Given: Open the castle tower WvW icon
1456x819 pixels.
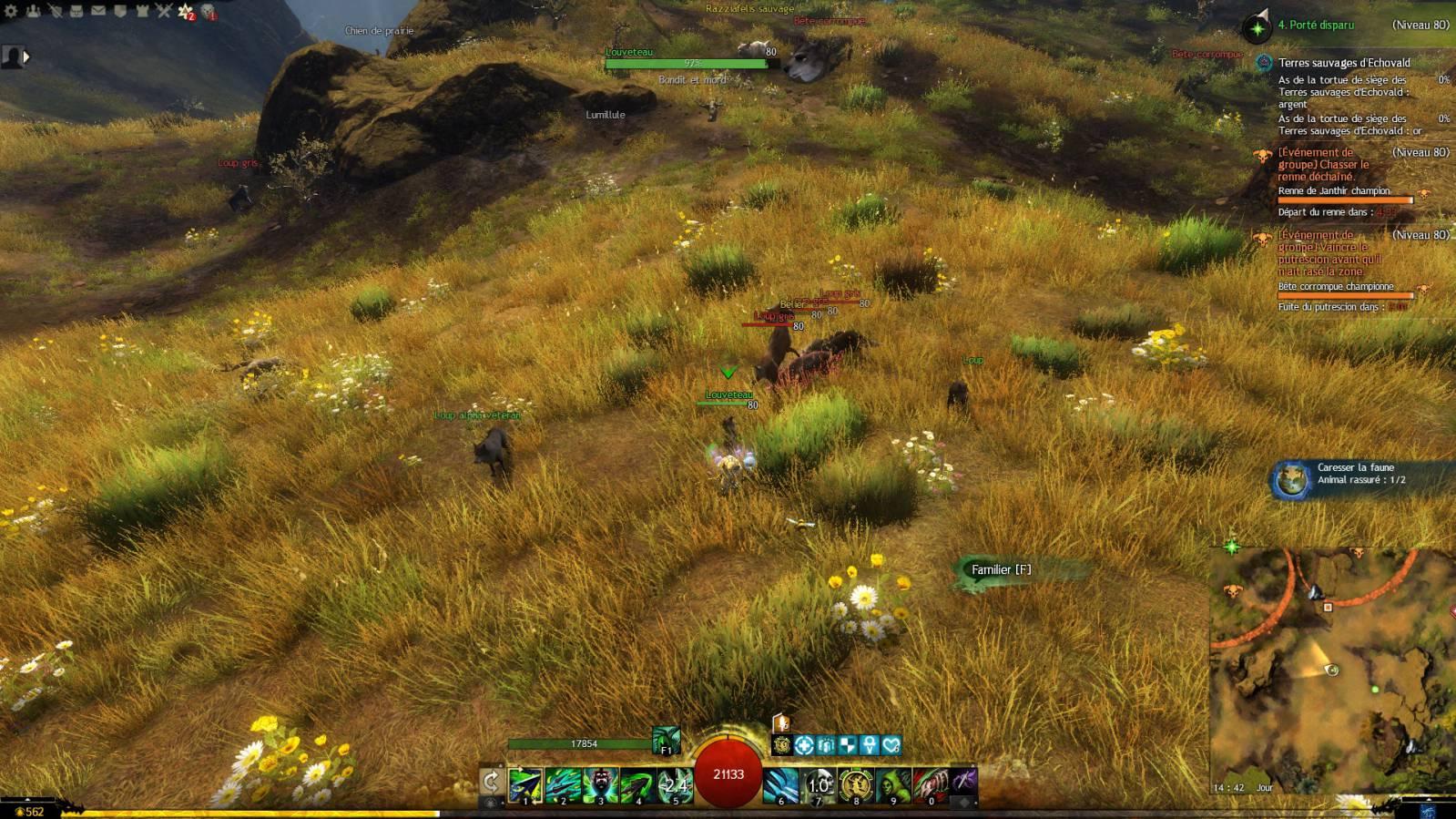Looking at the screenshot, I should pyautogui.click(x=142, y=11).
